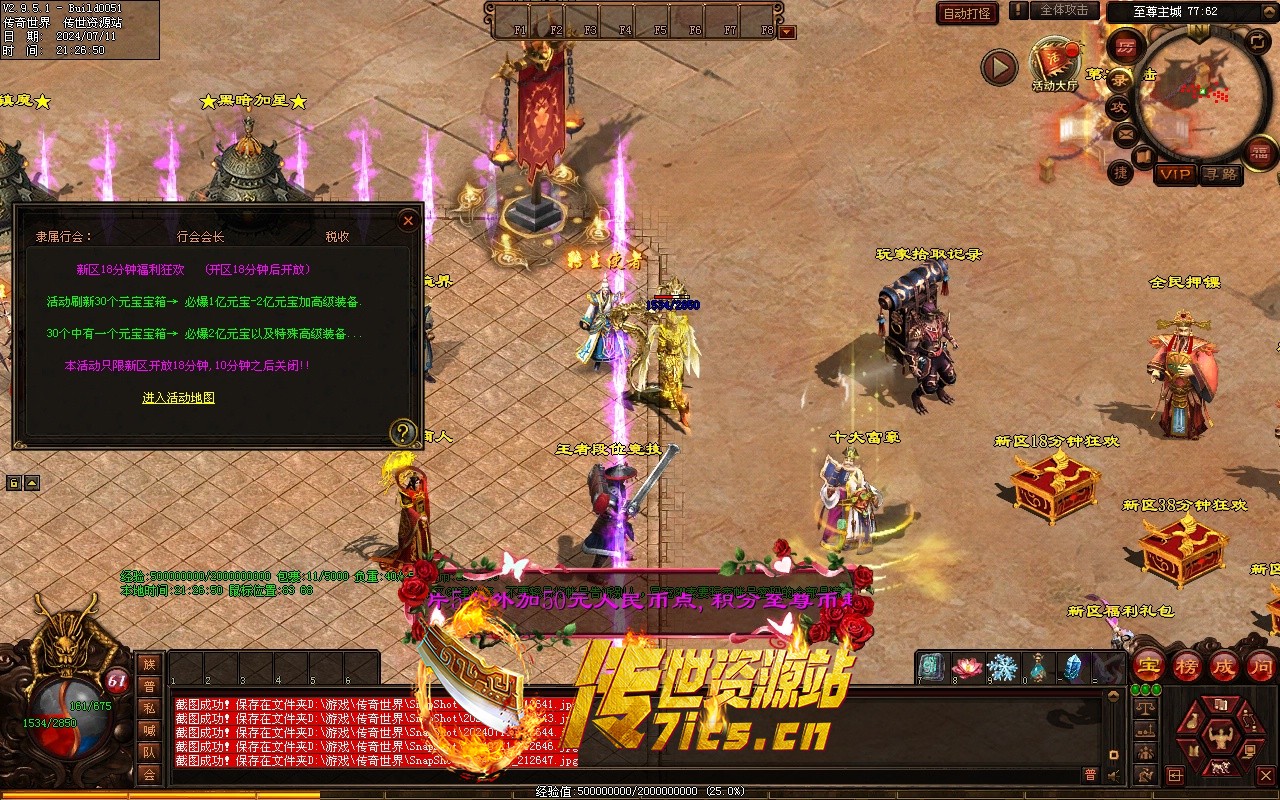1280x800 pixels.
Task: Open the 宝 treasure round button
Action: tap(1148, 666)
